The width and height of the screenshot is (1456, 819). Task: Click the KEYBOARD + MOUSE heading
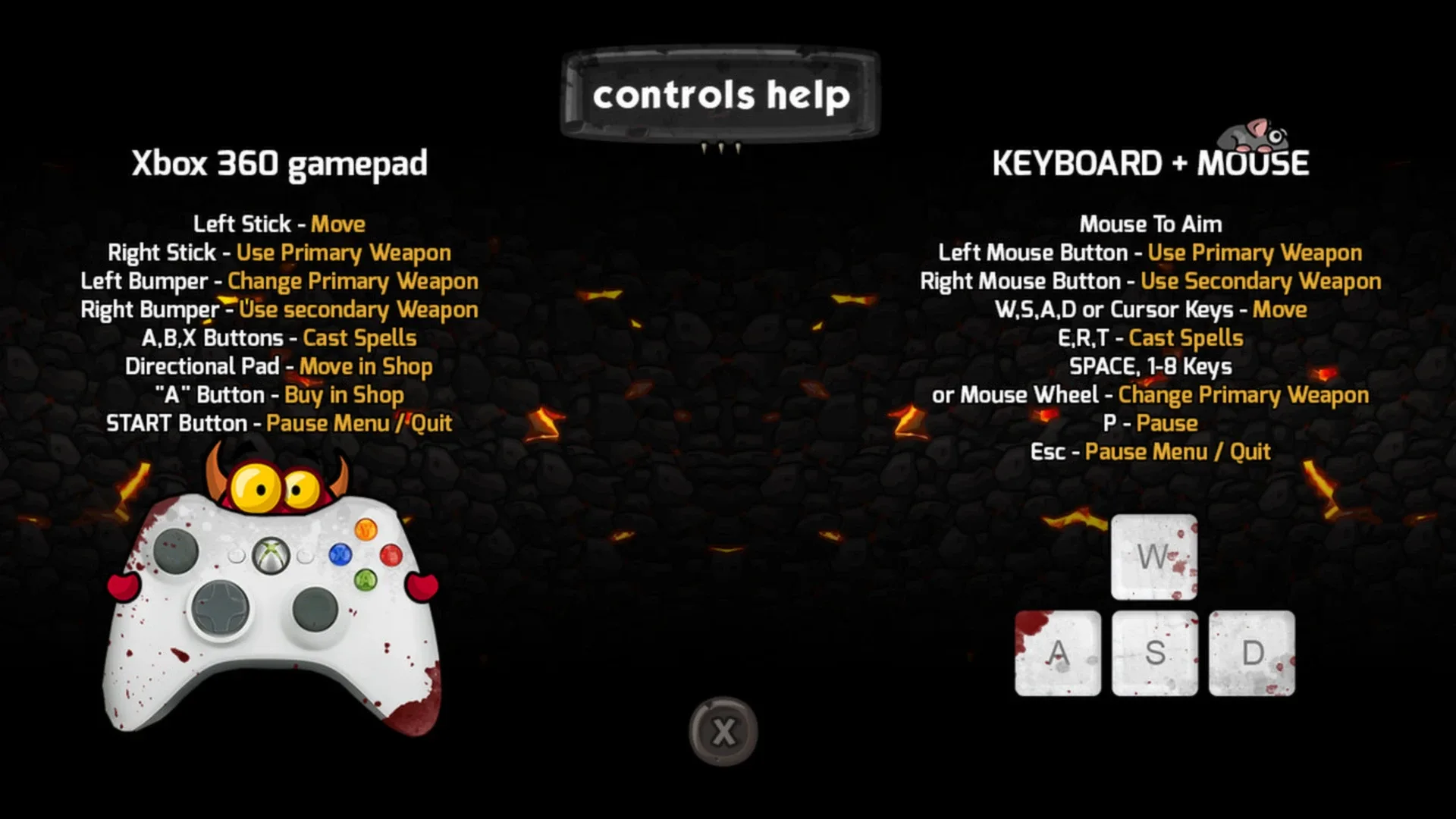[1151, 162]
